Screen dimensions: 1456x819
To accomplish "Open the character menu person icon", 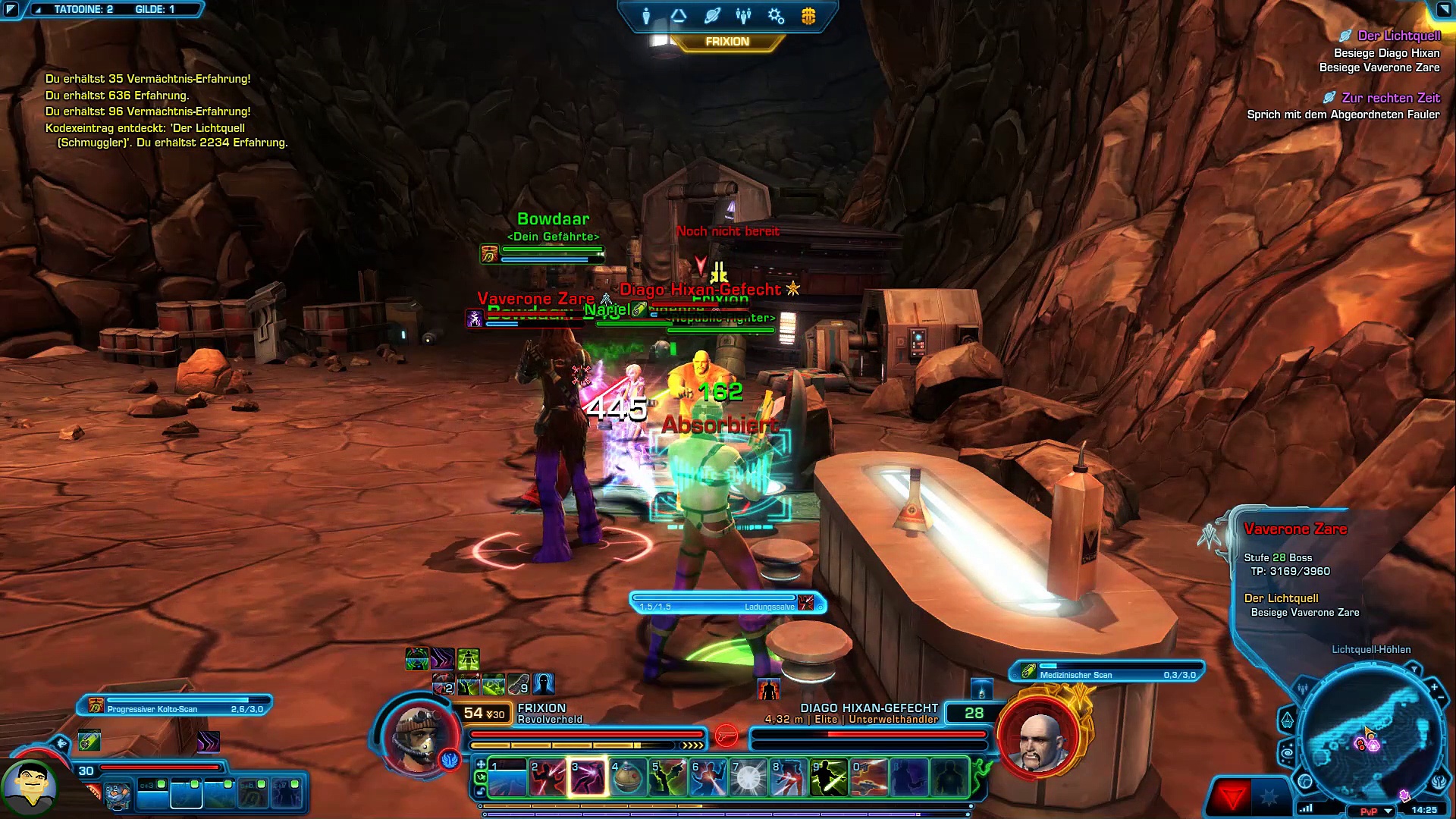I will tap(646, 16).
